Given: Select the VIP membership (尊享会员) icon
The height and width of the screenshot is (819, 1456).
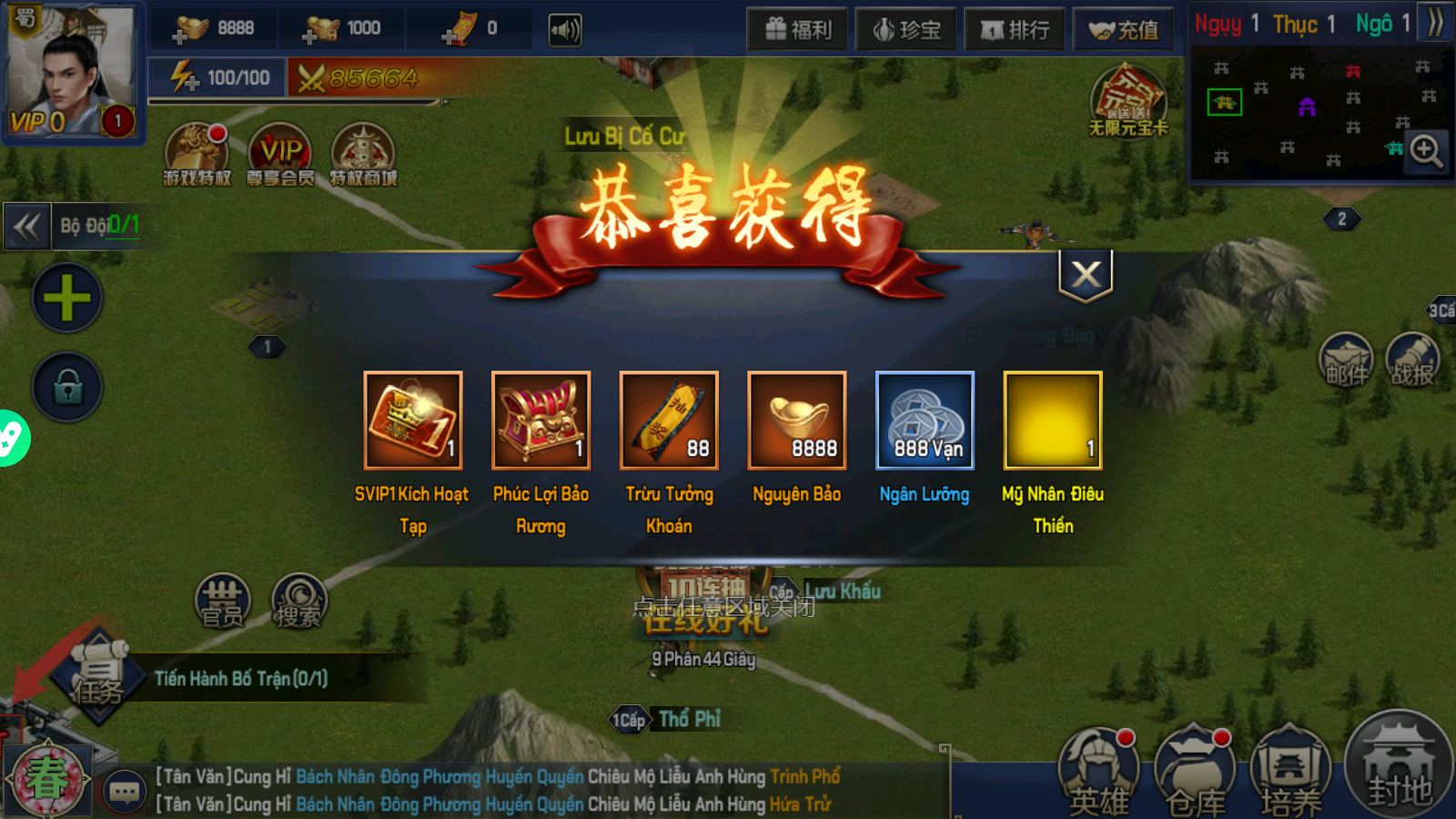Looking at the screenshot, I should click(x=280, y=155).
